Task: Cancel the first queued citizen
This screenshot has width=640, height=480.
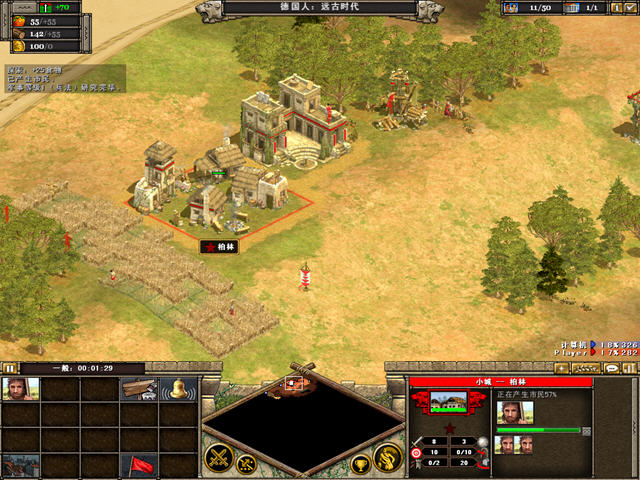Action: click(505, 445)
